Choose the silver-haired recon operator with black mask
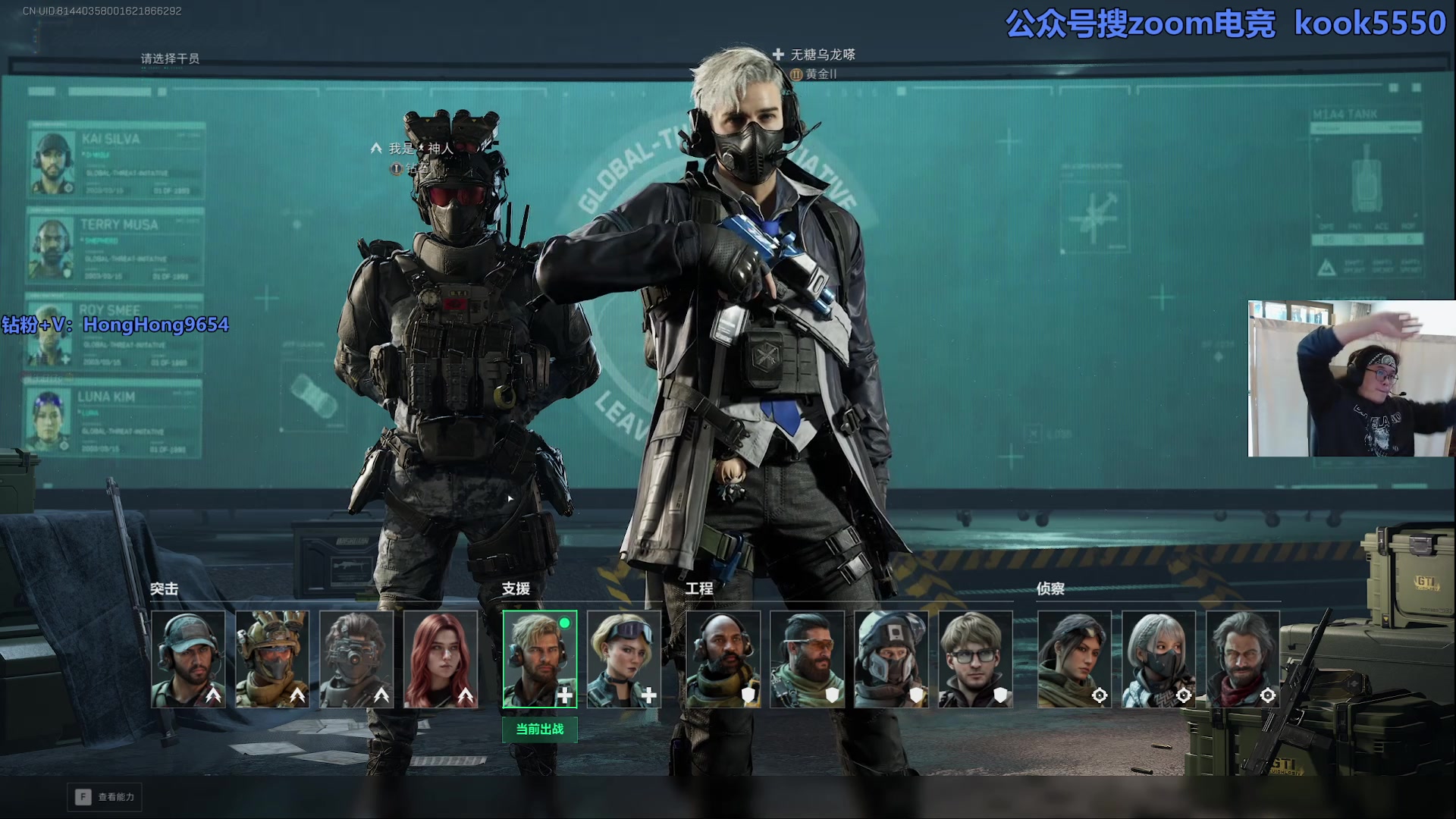This screenshot has height=819, width=1456. coord(1159,659)
